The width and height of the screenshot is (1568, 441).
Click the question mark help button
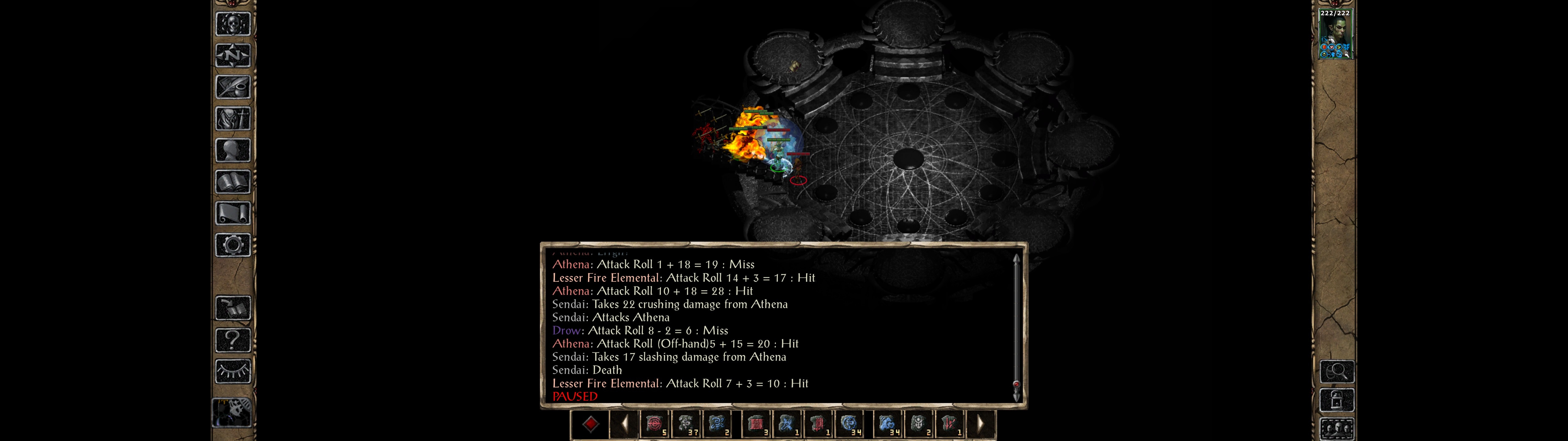click(233, 340)
